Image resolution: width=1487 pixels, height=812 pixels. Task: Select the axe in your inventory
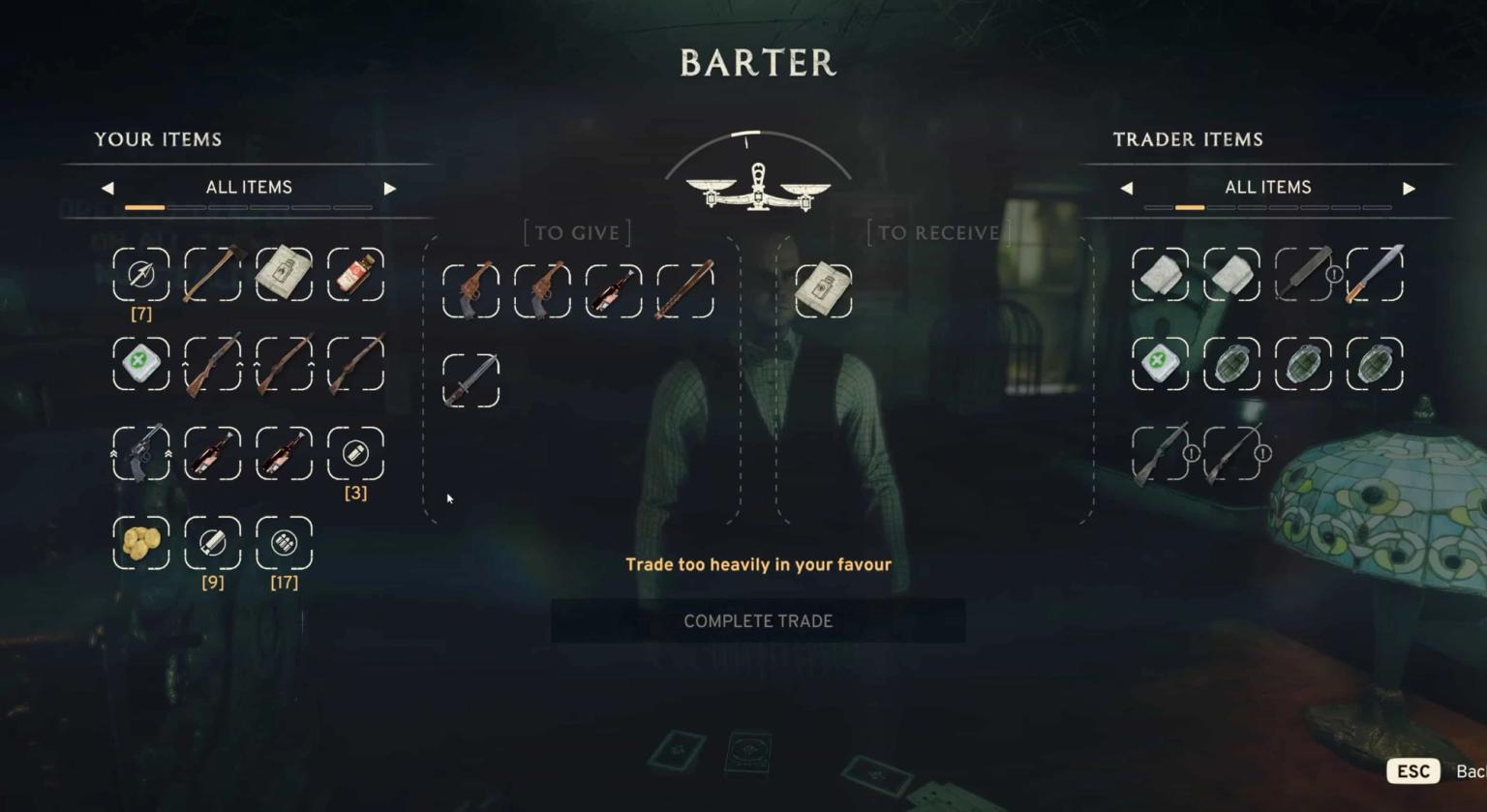pos(212,275)
